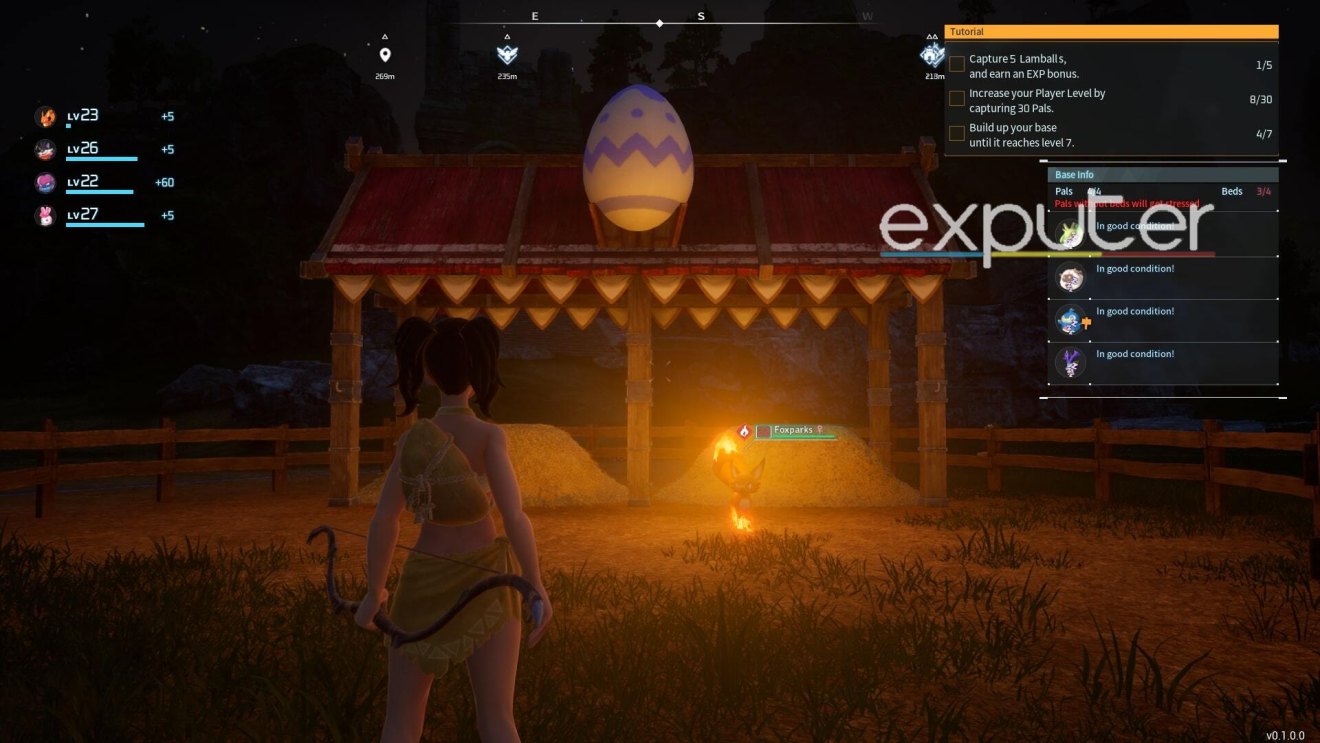Click the fast travel waypoint marker at 235m
This screenshot has height=743, width=1320.
pos(506,55)
